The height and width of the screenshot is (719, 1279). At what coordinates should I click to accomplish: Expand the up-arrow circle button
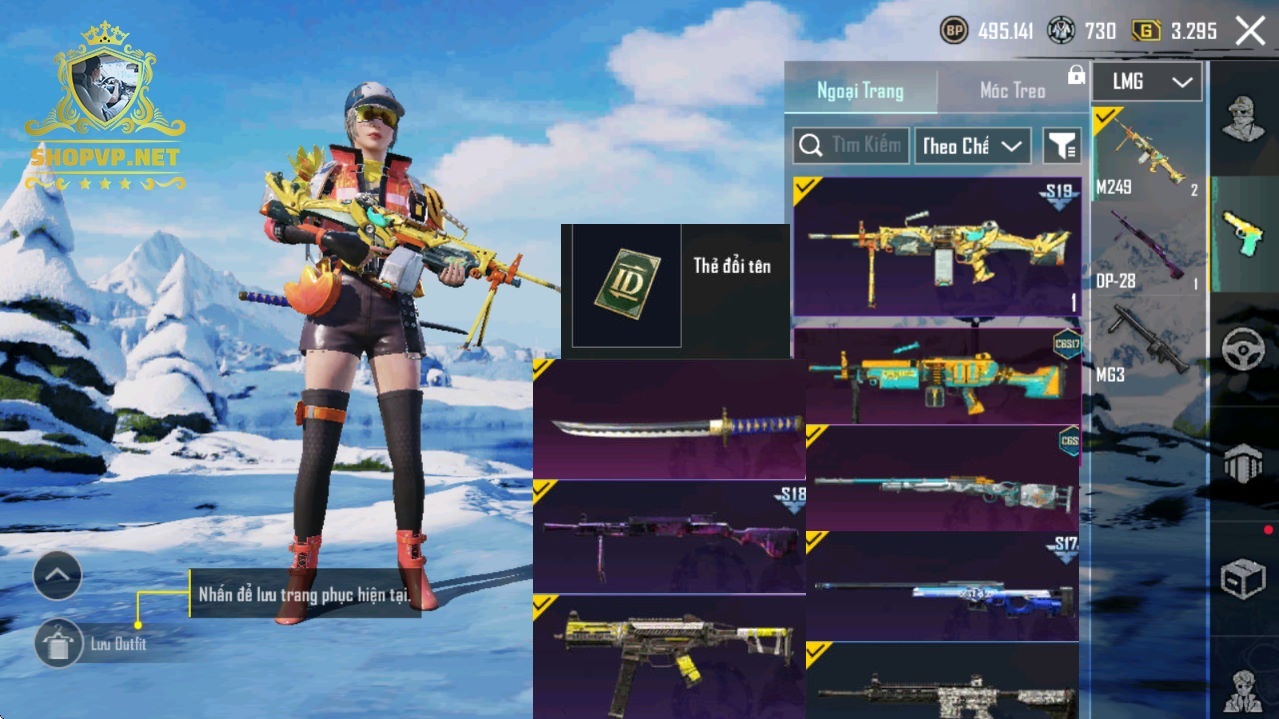click(58, 575)
